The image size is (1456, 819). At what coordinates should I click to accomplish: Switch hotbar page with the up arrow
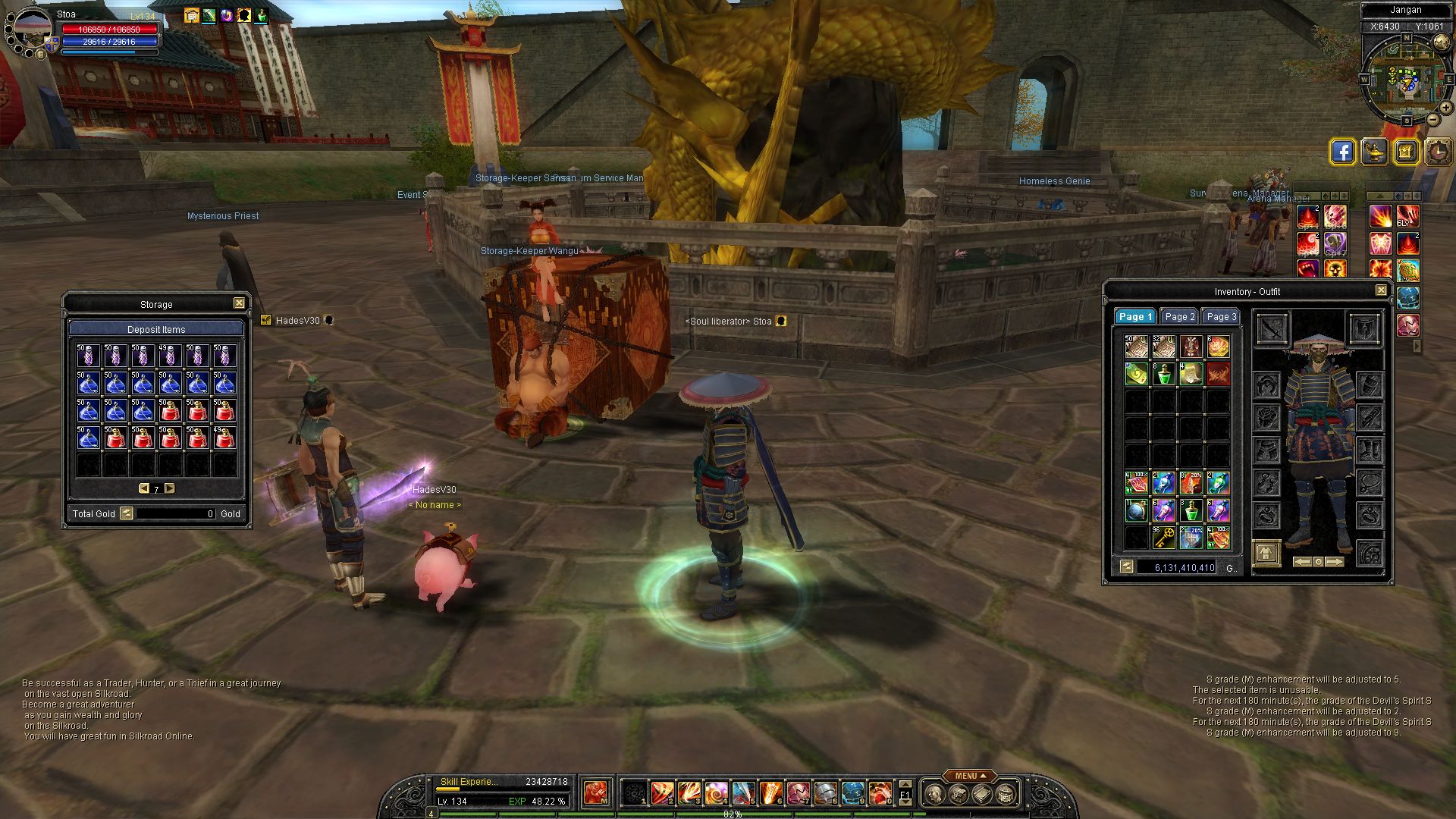coord(905,785)
